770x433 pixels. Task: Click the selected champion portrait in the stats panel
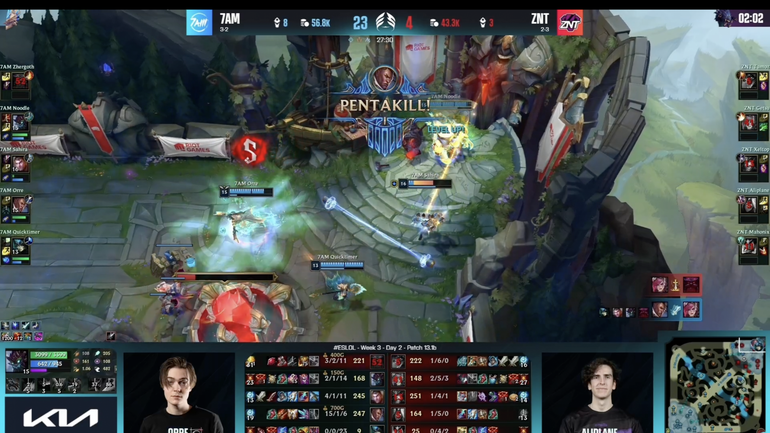[x=17, y=361]
